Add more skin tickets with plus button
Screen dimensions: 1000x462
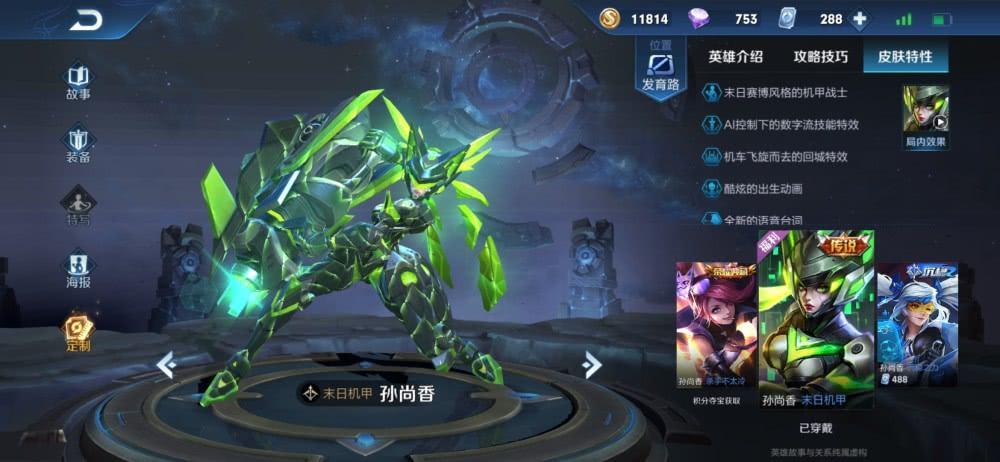pyautogui.click(x=859, y=18)
